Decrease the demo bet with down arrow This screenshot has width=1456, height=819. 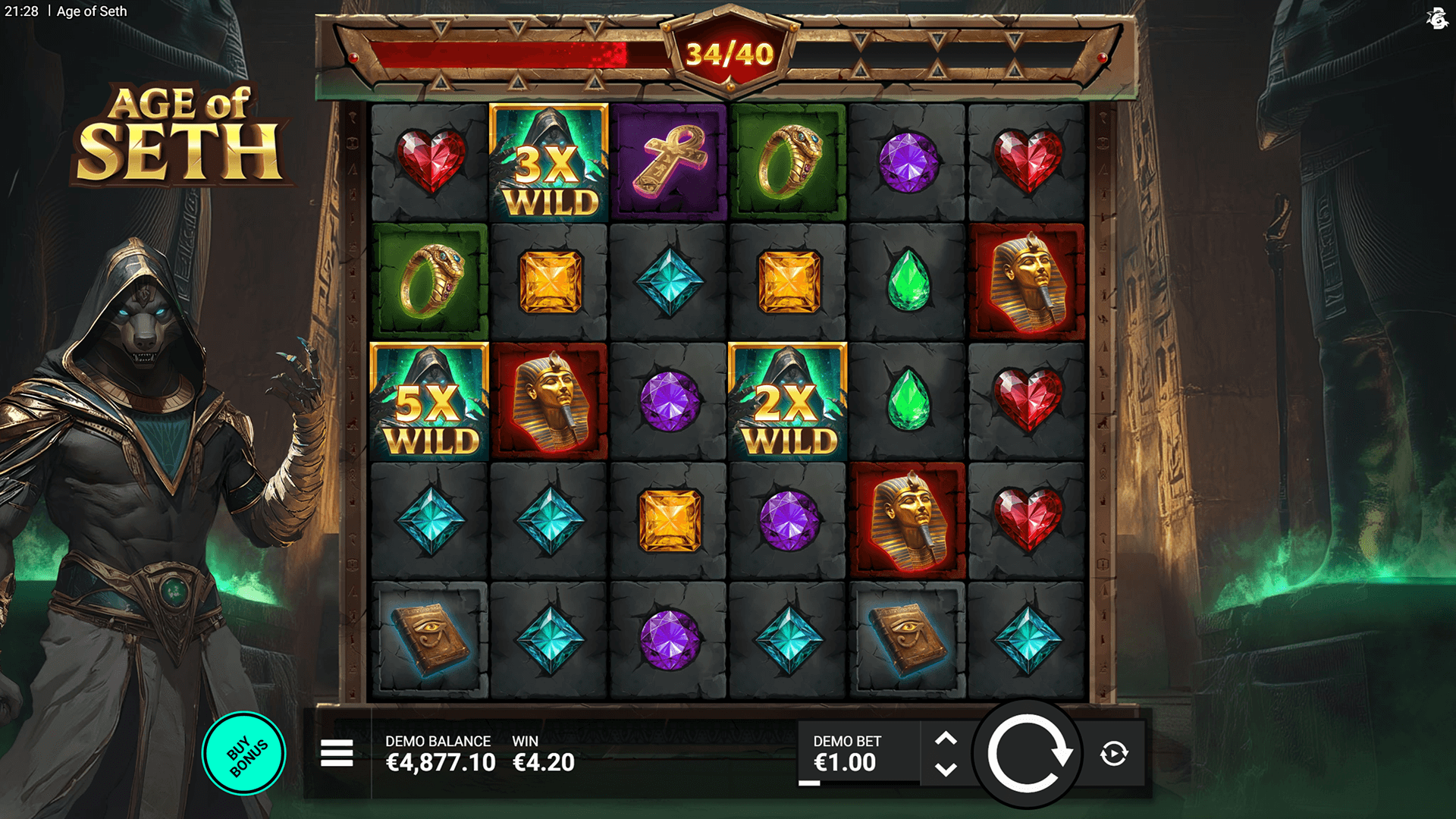[x=946, y=770]
